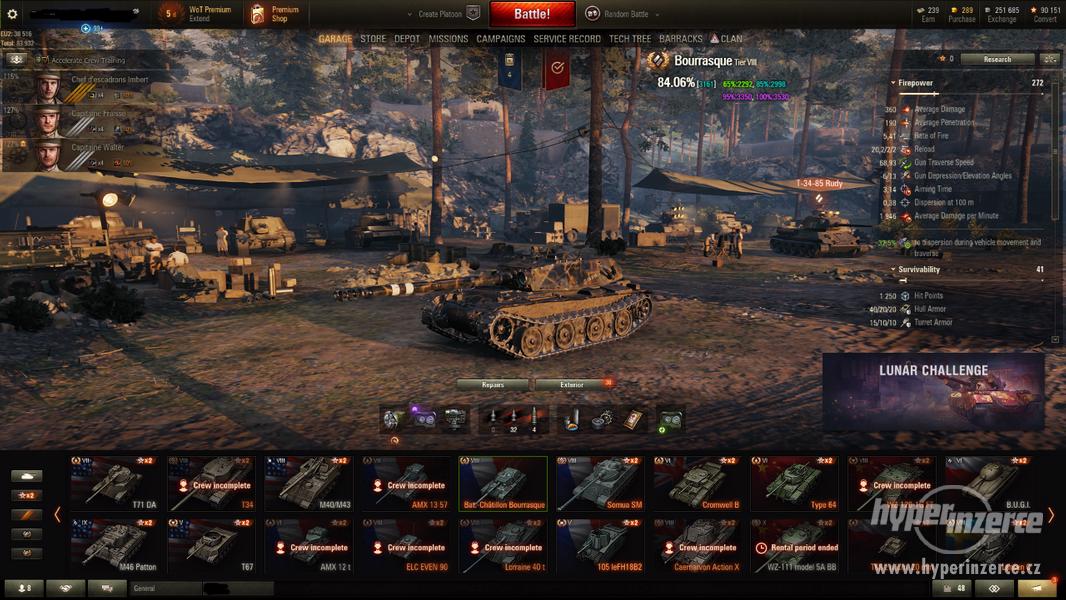Start the match with the Battle! button

click(x=532, y=14)
